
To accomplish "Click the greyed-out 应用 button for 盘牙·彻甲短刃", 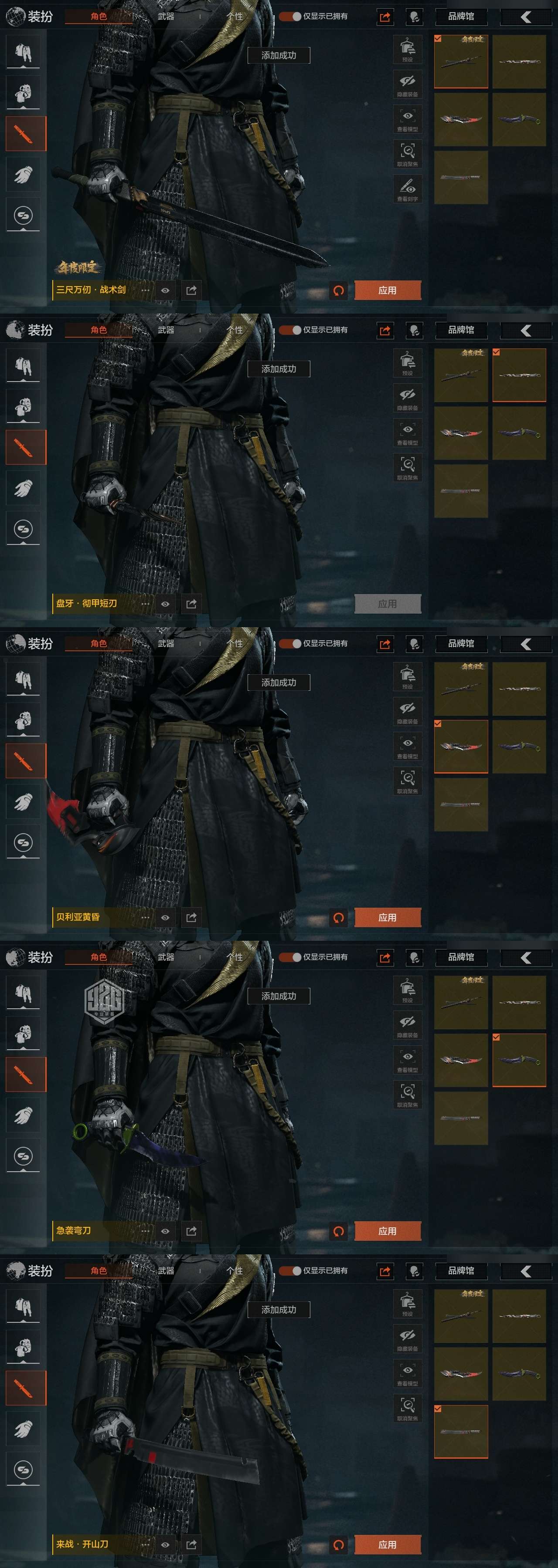I will (387, 604).
